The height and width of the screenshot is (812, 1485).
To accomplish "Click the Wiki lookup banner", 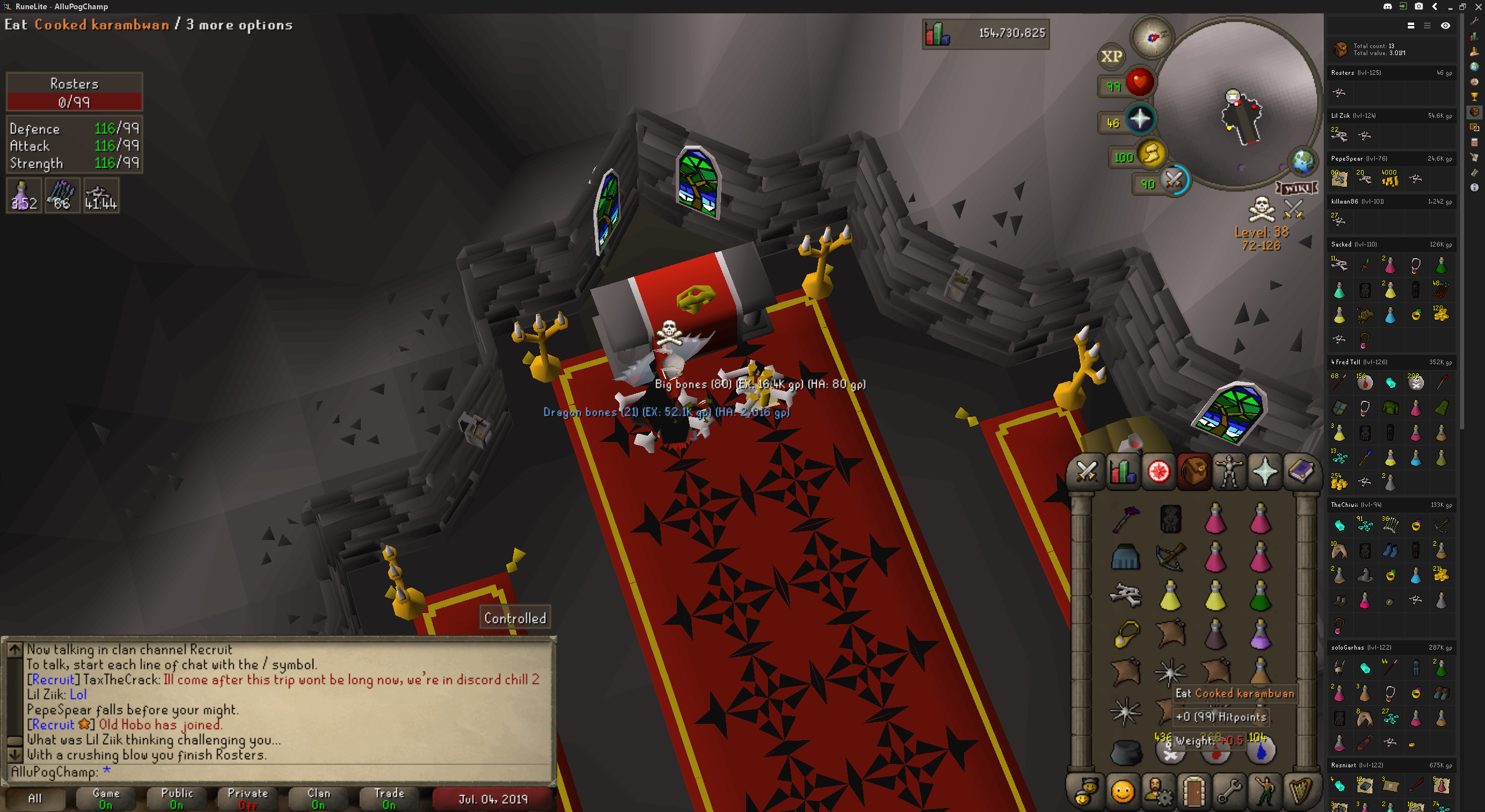I will 1296,188.
